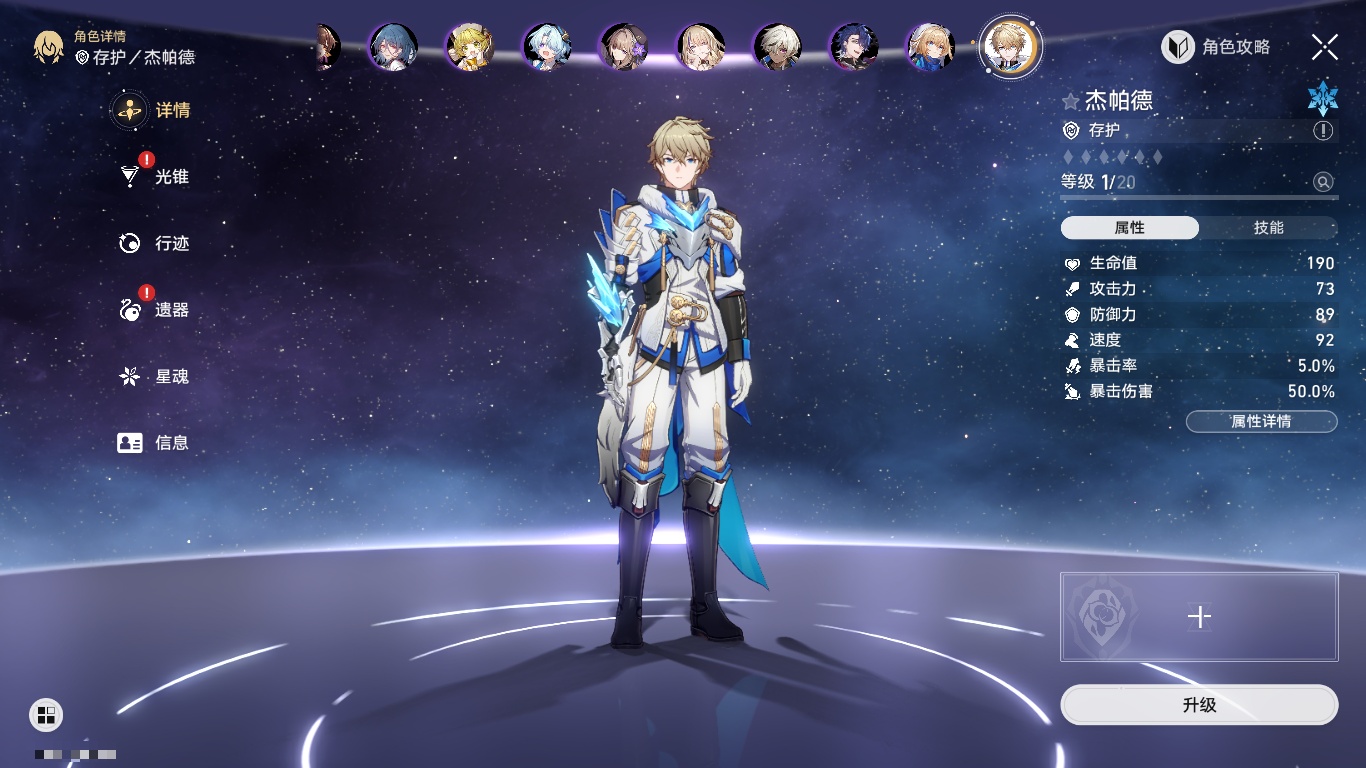
Task: Choose the yellow-haired character portrait
Action: click(469, 47)
